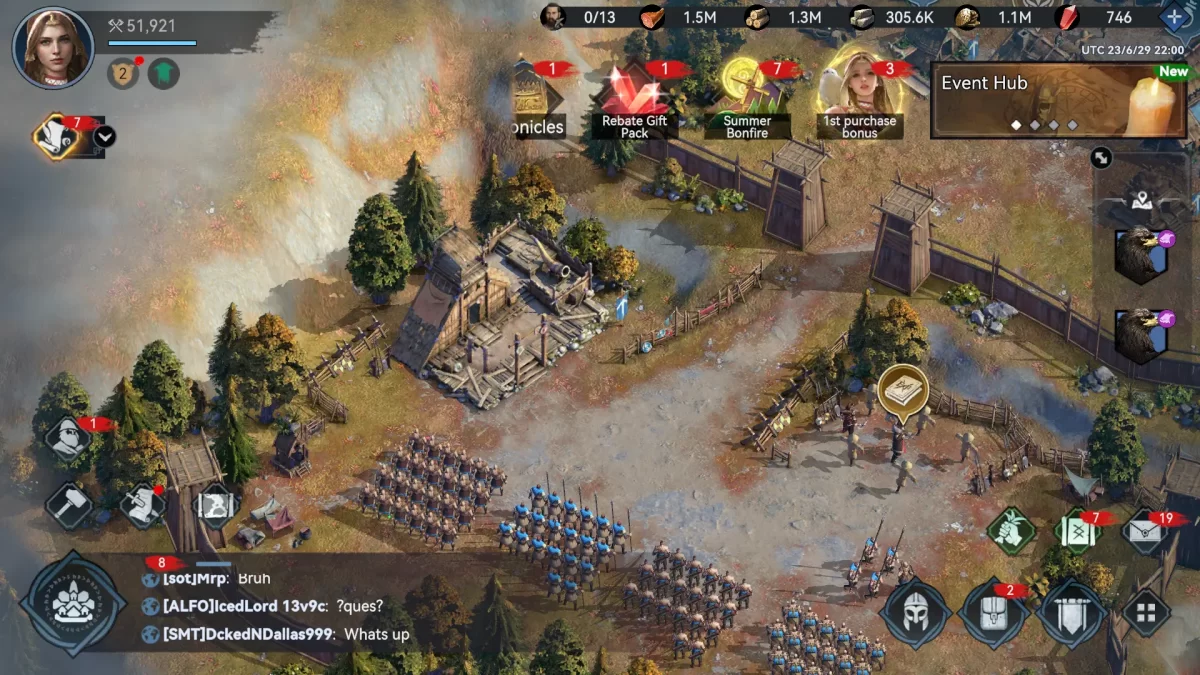Open the four-squares more menu

point(1146,612)
